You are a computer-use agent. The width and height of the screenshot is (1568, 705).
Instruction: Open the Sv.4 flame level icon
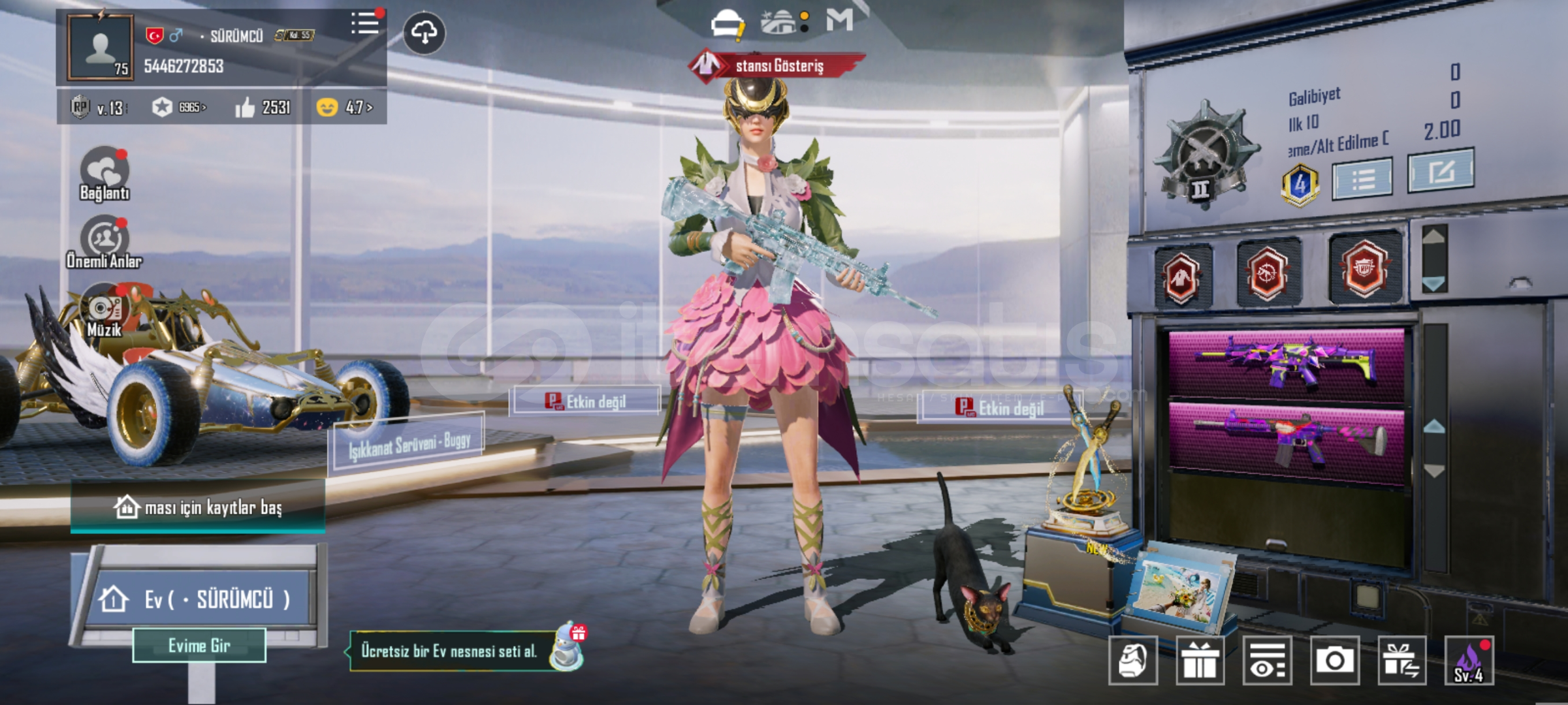[x=1469, y=661]
